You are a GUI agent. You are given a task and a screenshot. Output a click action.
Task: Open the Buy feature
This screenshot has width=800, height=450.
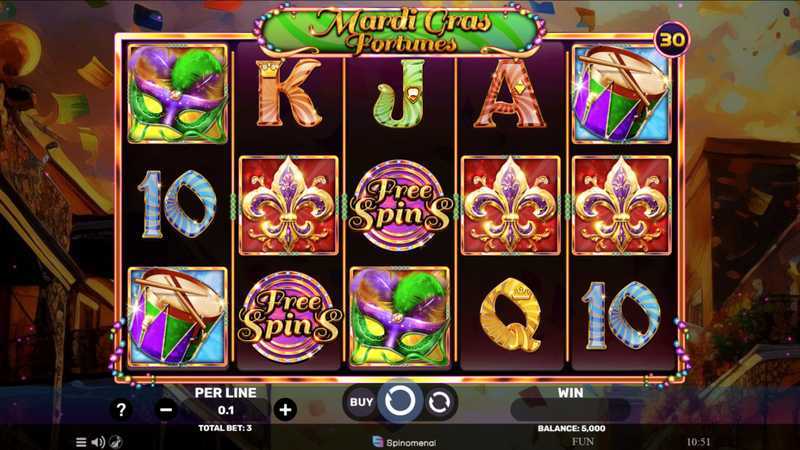[360, 402]
